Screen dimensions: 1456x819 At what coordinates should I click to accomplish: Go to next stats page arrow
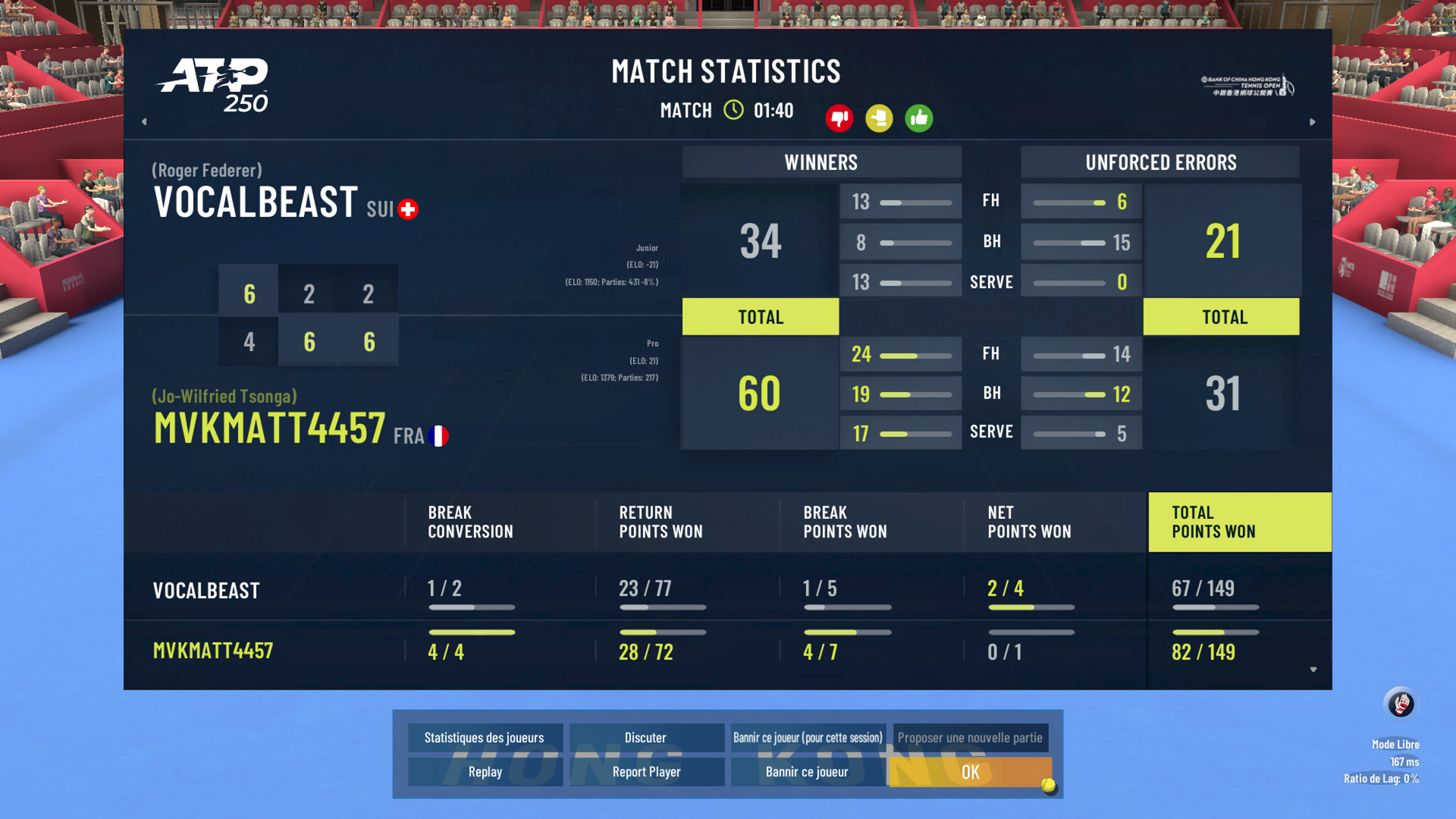coord(1313,121)
